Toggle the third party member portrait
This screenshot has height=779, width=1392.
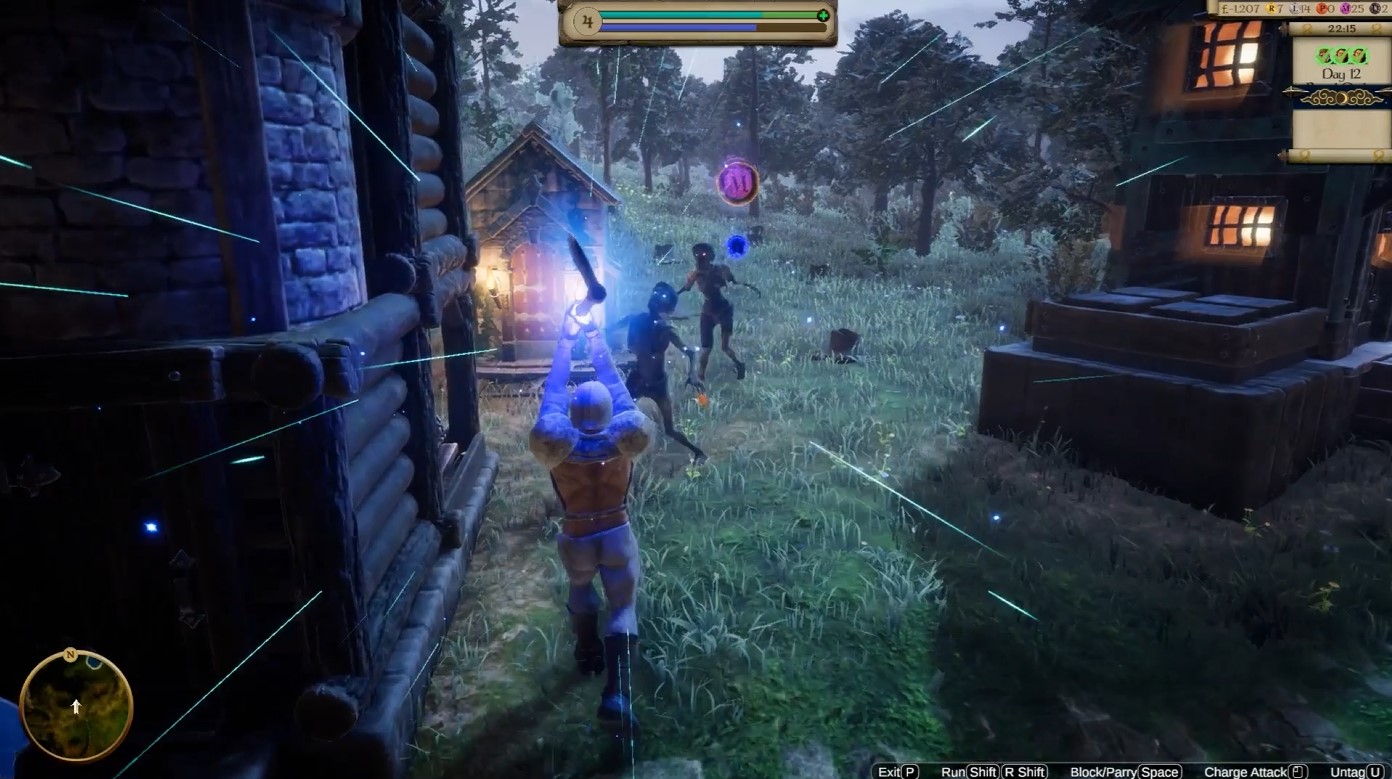click(1356, 56)
